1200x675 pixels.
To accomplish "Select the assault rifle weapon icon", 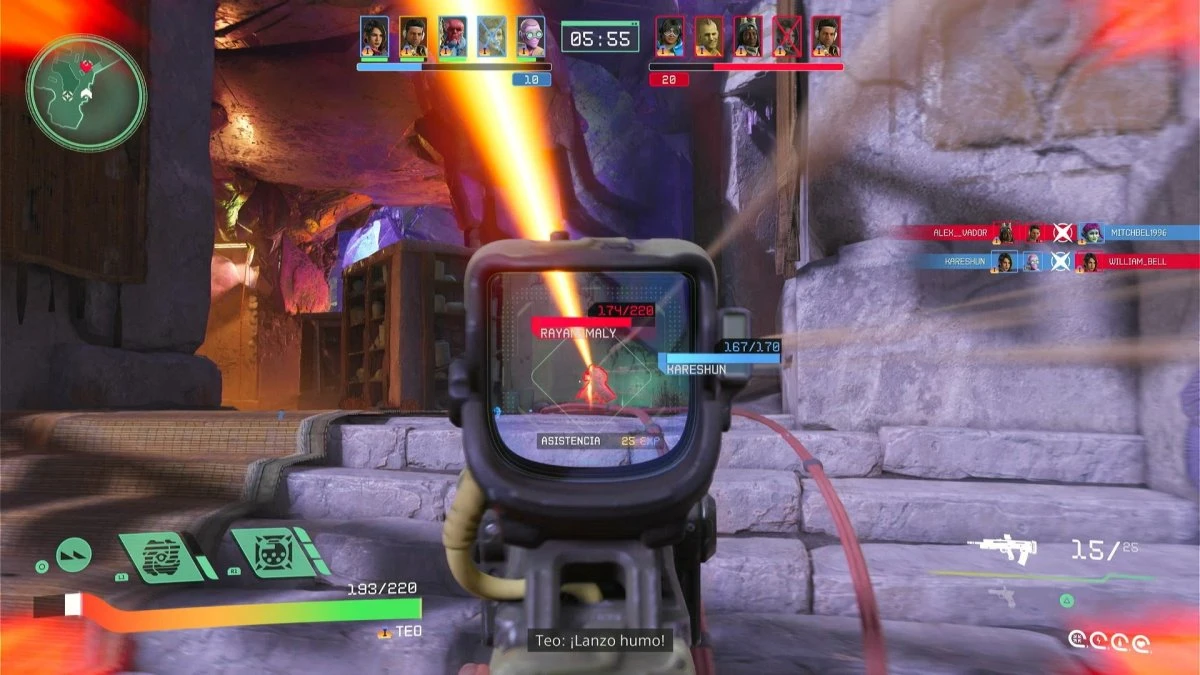I will tap(1003, 548).
